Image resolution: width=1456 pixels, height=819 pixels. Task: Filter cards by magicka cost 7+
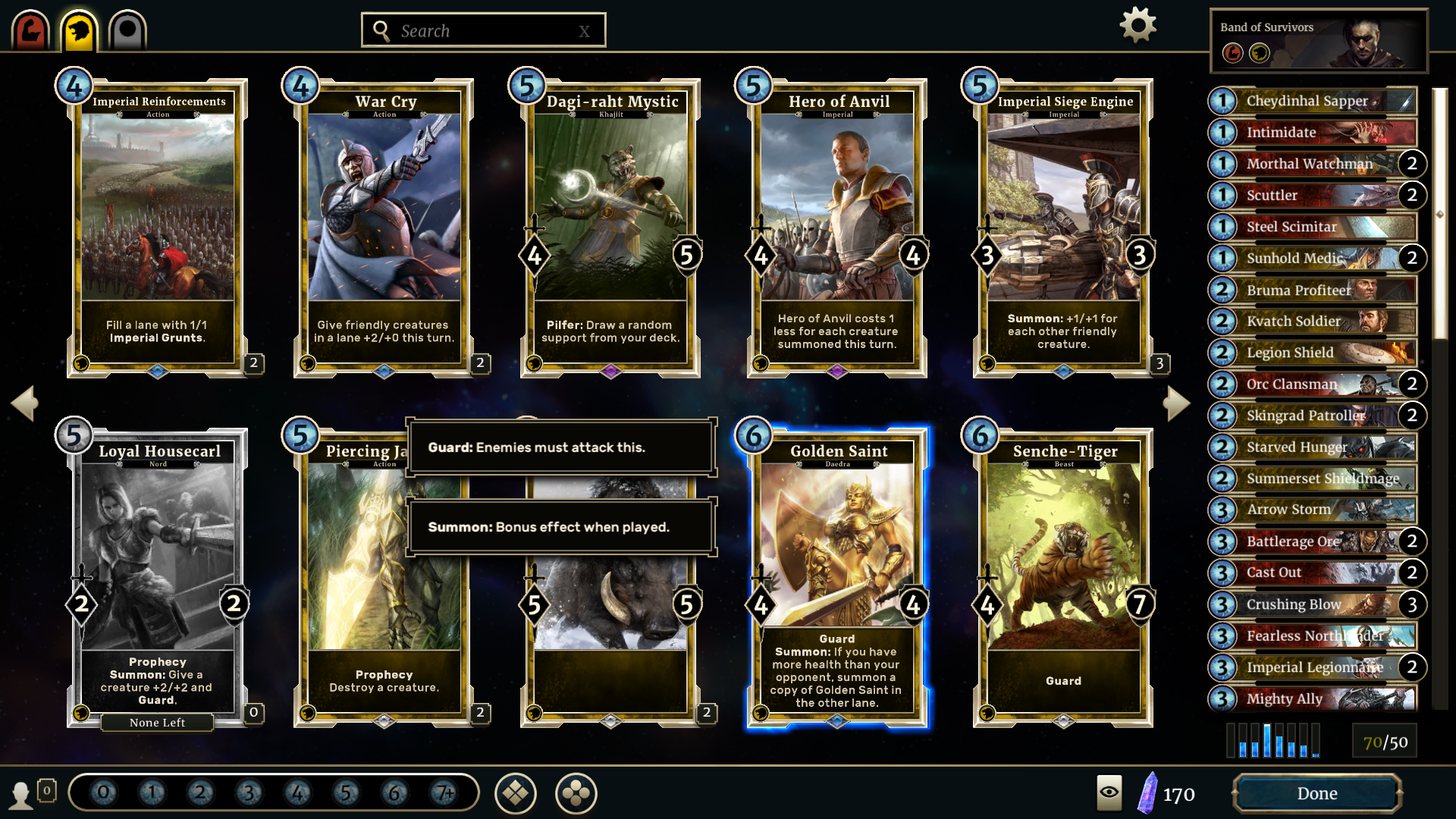tap(443, 793)
